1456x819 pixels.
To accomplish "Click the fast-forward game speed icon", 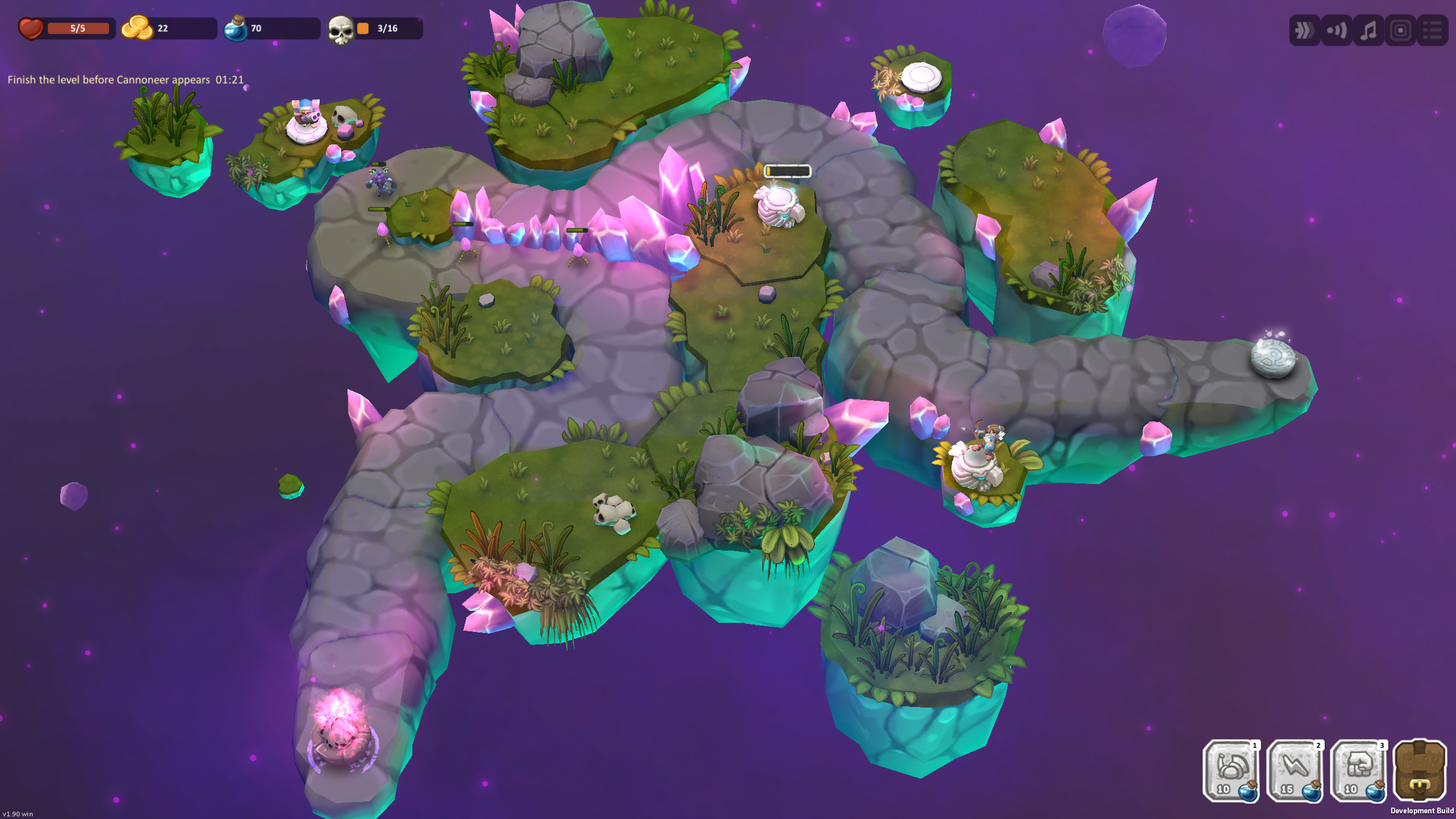I will click(x=1304, y=31).
